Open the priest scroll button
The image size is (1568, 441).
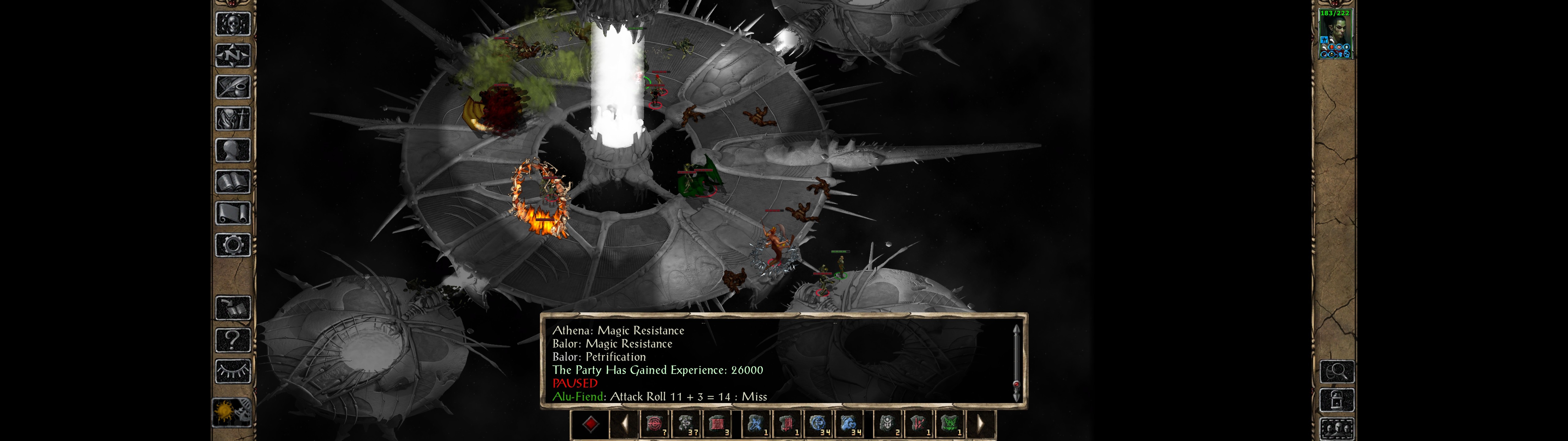[x=233, y=213]
